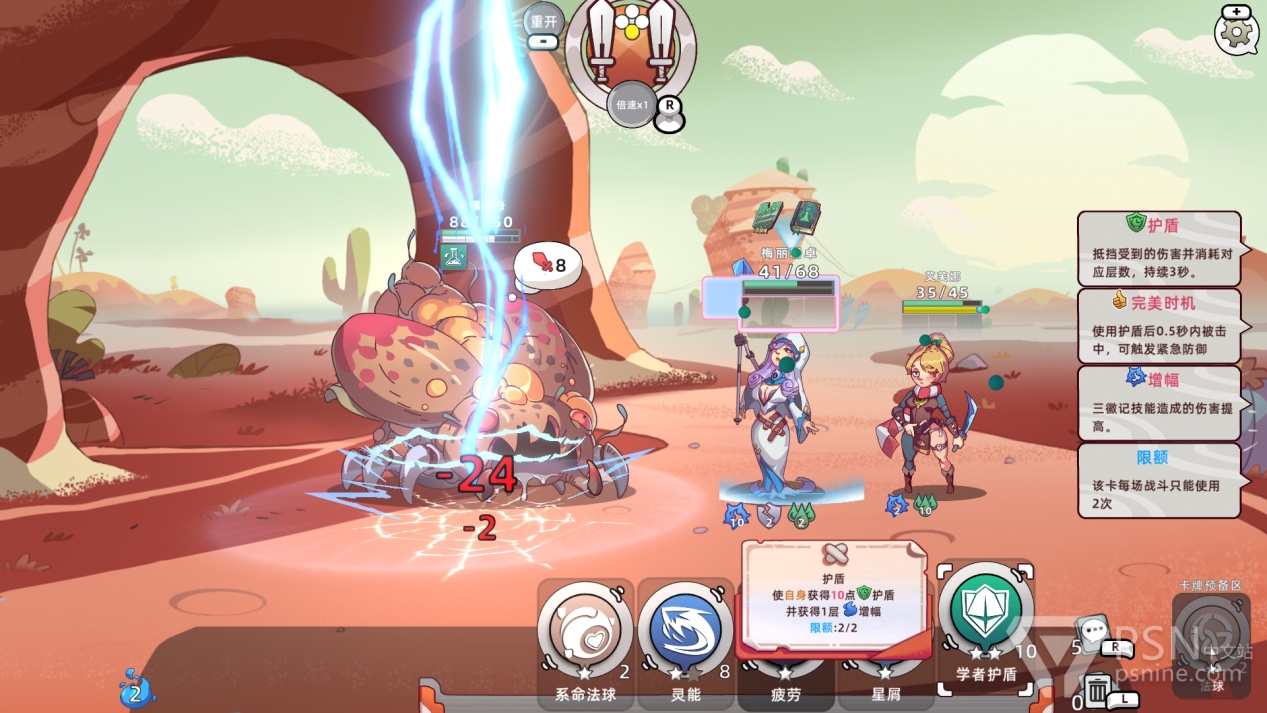The width and height of the screenshot is (1267, 713).
Task: Select the 增幅 keyword tooltip
Action: tap(1158, 402)
